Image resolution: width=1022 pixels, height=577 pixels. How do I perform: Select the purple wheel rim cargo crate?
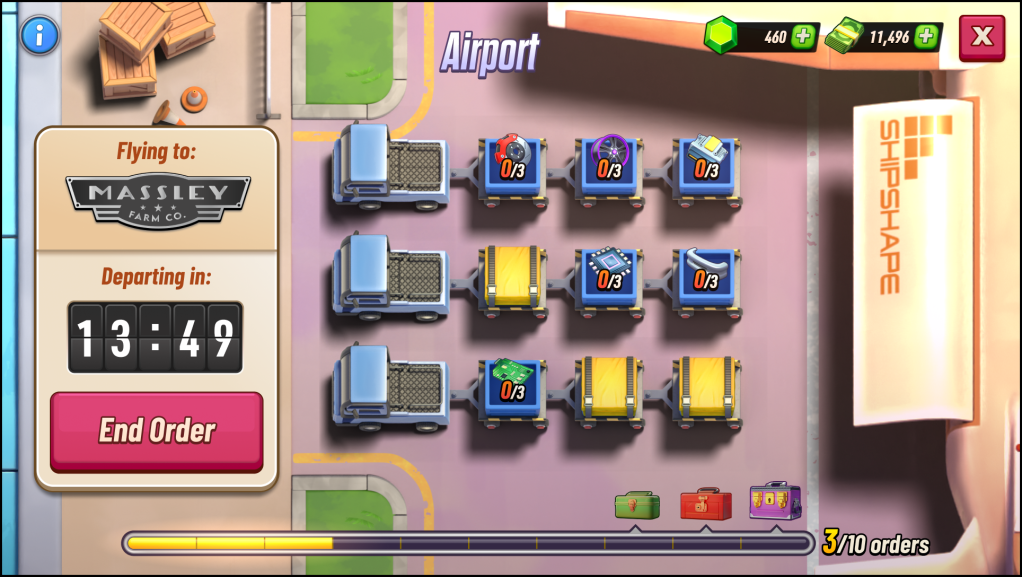pos(610,165)
